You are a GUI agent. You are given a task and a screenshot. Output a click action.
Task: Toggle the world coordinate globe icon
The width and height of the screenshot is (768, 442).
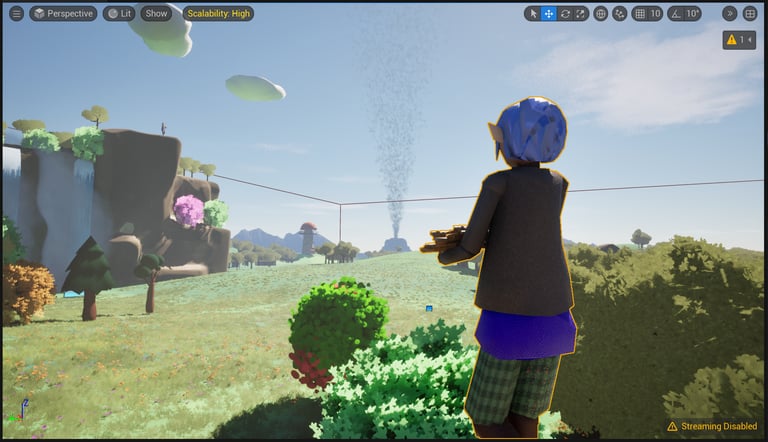point(600,13)
